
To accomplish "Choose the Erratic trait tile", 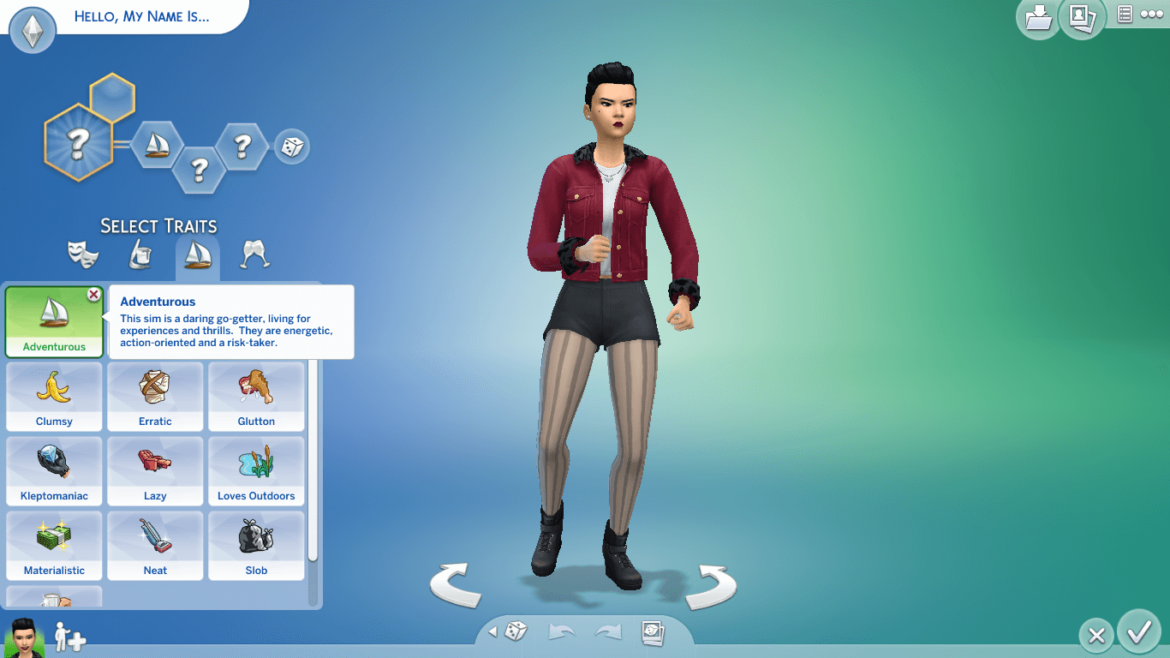I will click(x=155, y=396).
